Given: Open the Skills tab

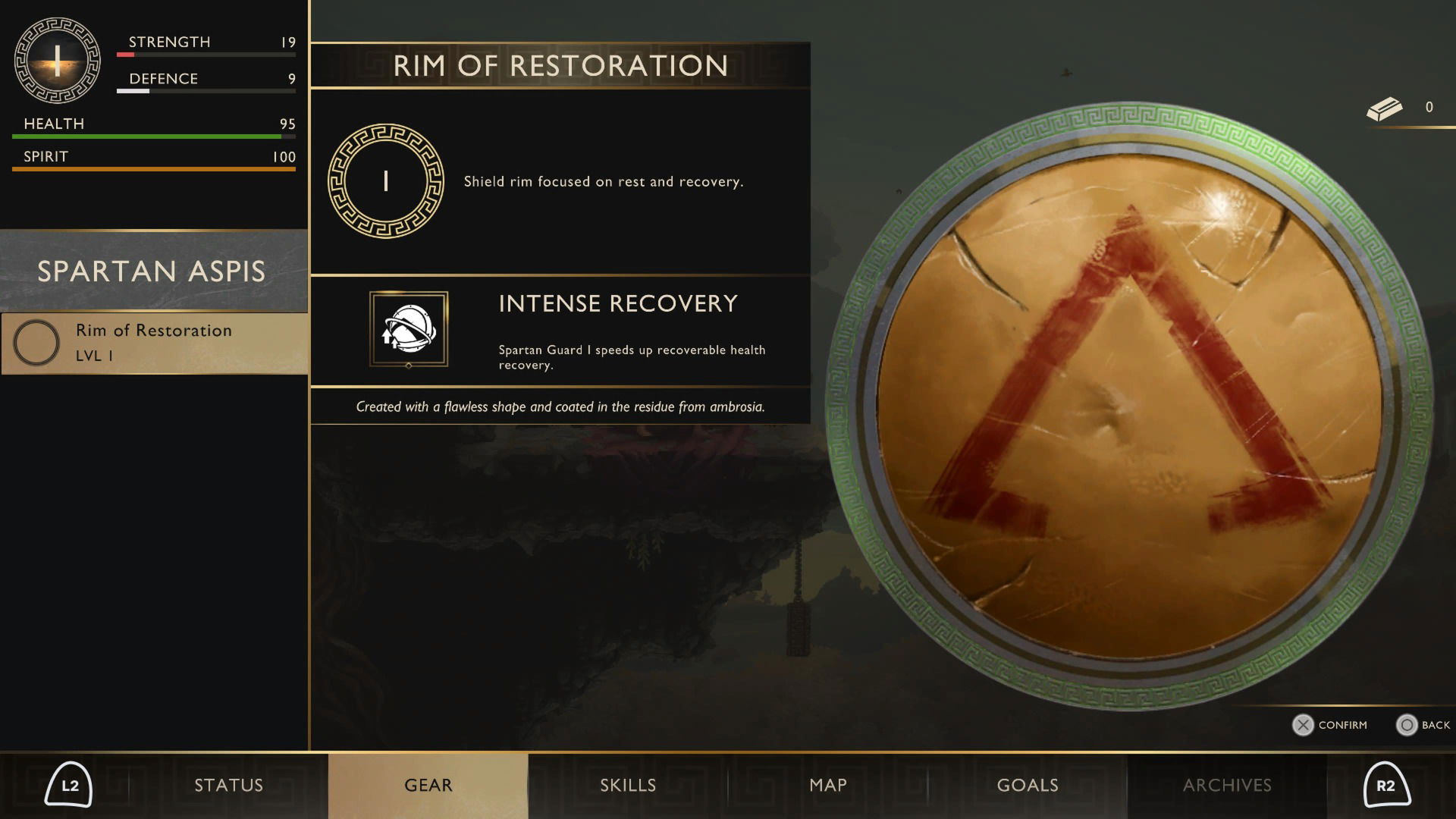Looking at the screenshot, I should pyautogui.click(x=628, y=786).
